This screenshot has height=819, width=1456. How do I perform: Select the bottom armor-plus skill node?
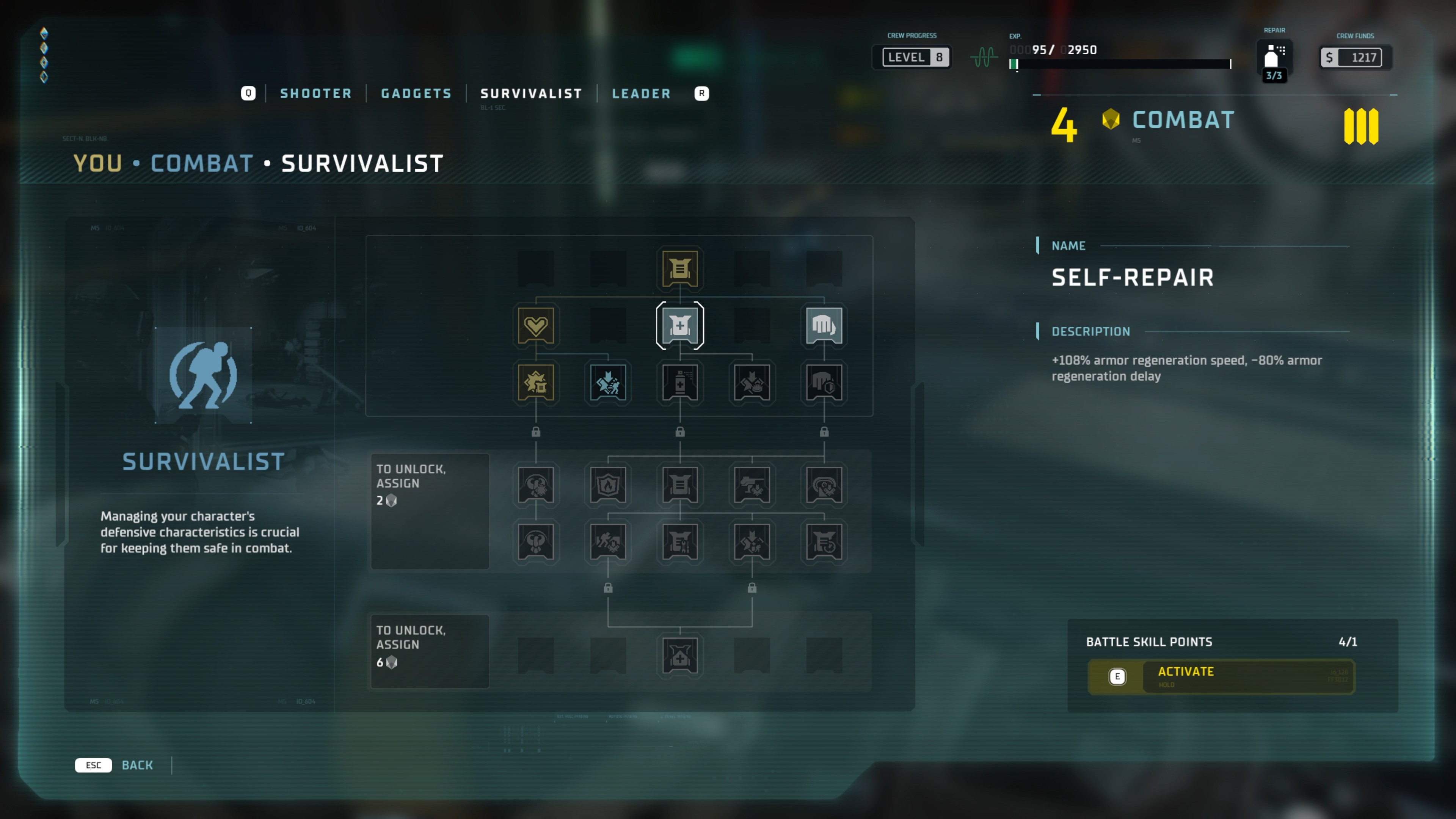click(679, 656)
